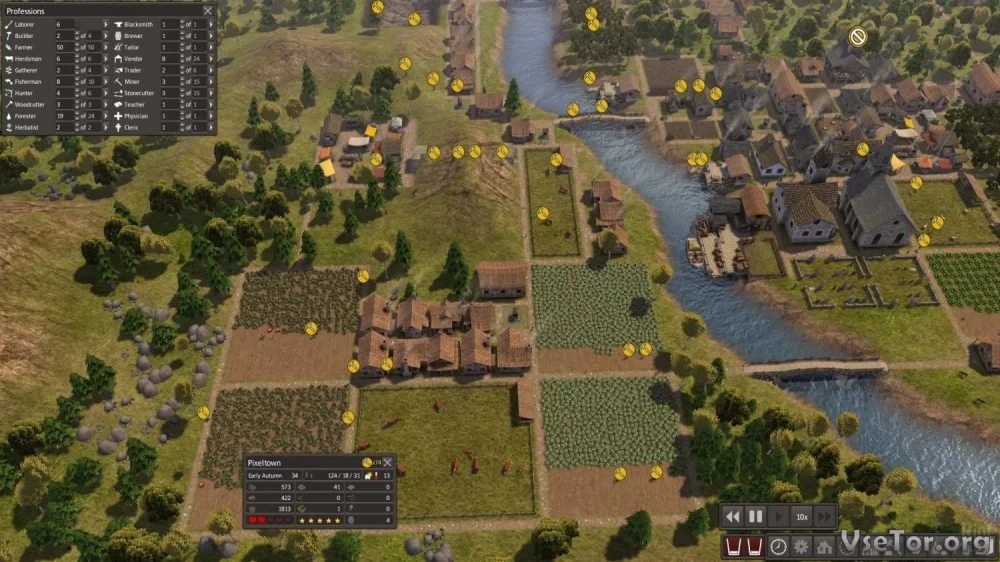
Task: Pause the game simulation
Action: tap(755, 516)
